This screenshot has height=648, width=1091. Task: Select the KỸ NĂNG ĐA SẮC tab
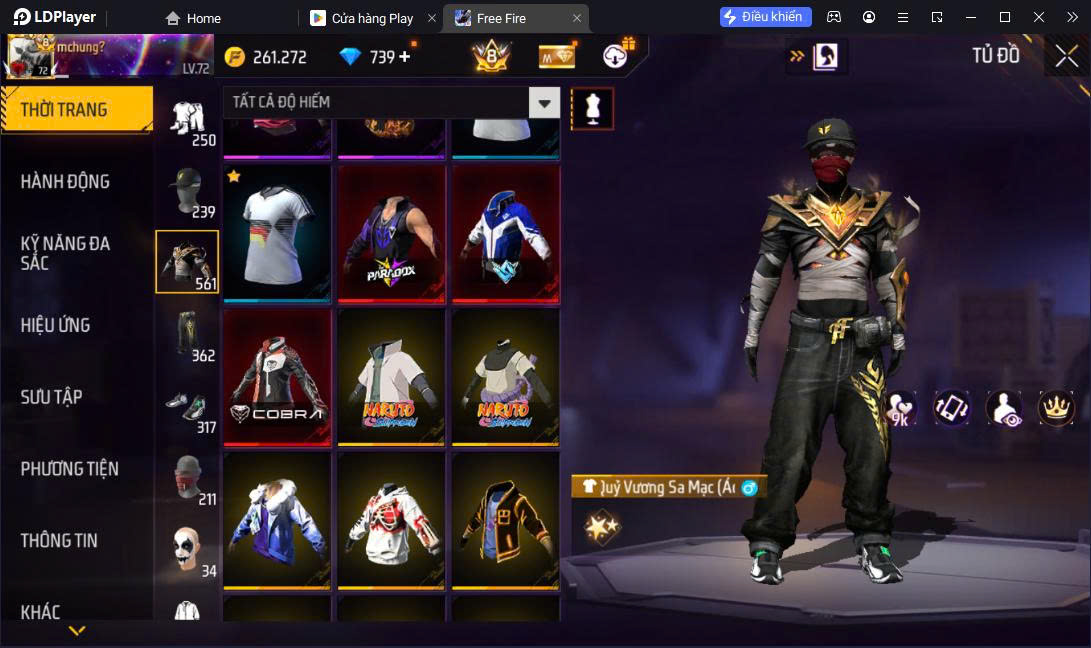click(66, 253)
